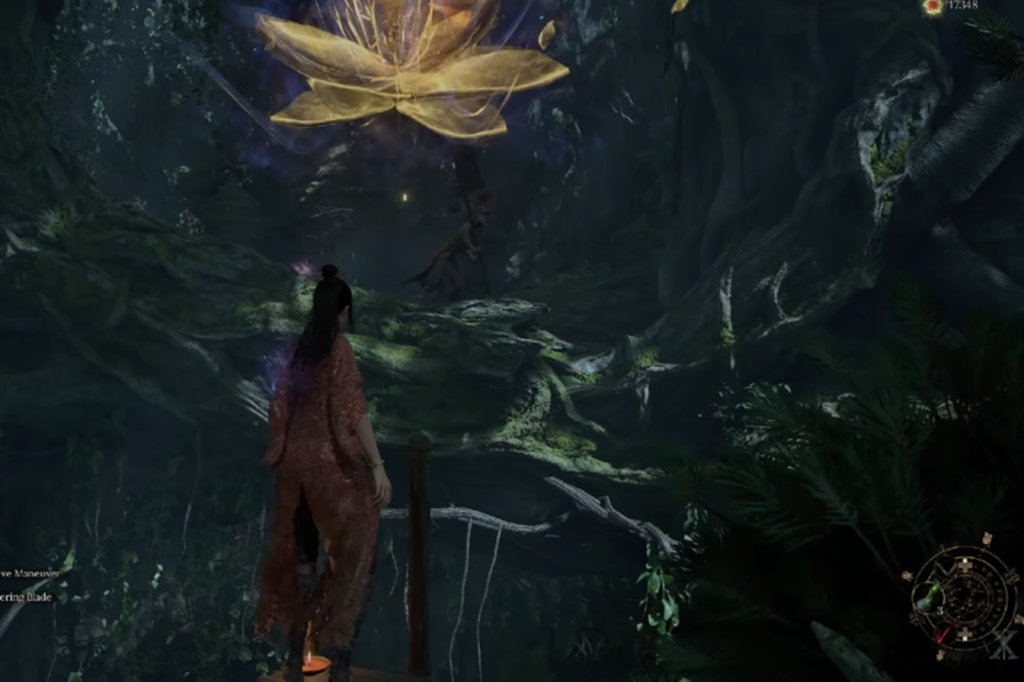This screenshot has height=682, width=1024.
Task: Click the red flower currency icon
Action: click(x=932, y=7)
